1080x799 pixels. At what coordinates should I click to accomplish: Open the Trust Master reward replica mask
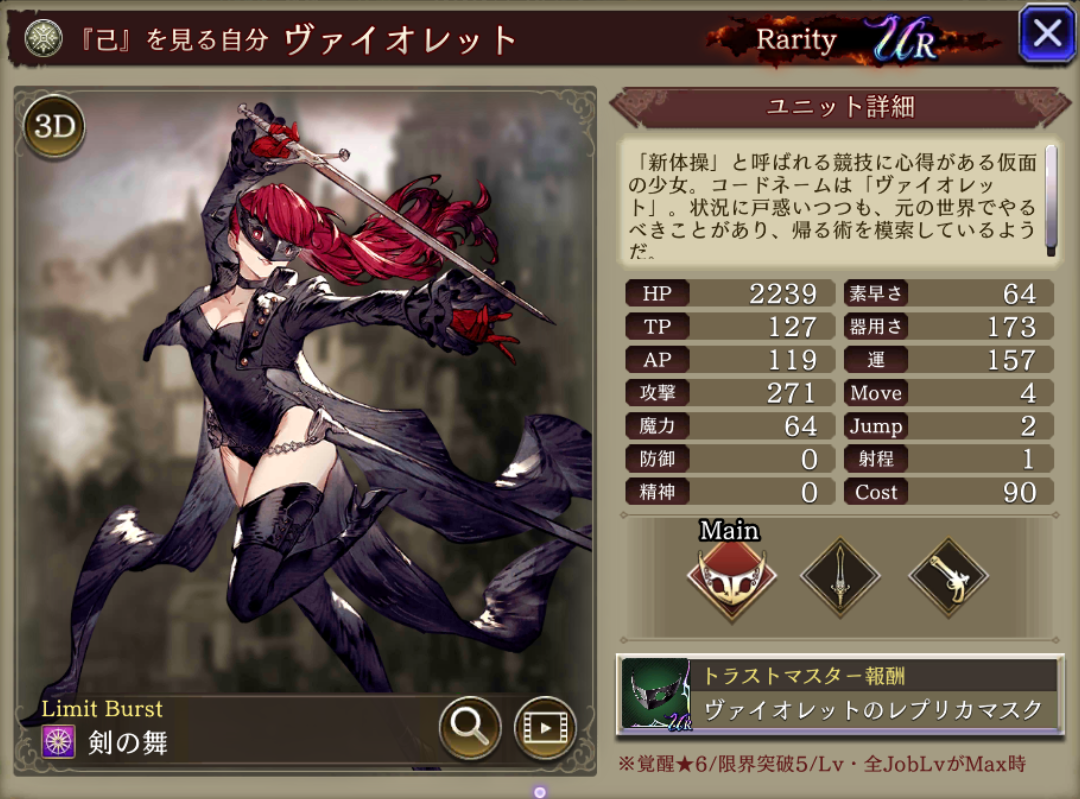[840, 694]
